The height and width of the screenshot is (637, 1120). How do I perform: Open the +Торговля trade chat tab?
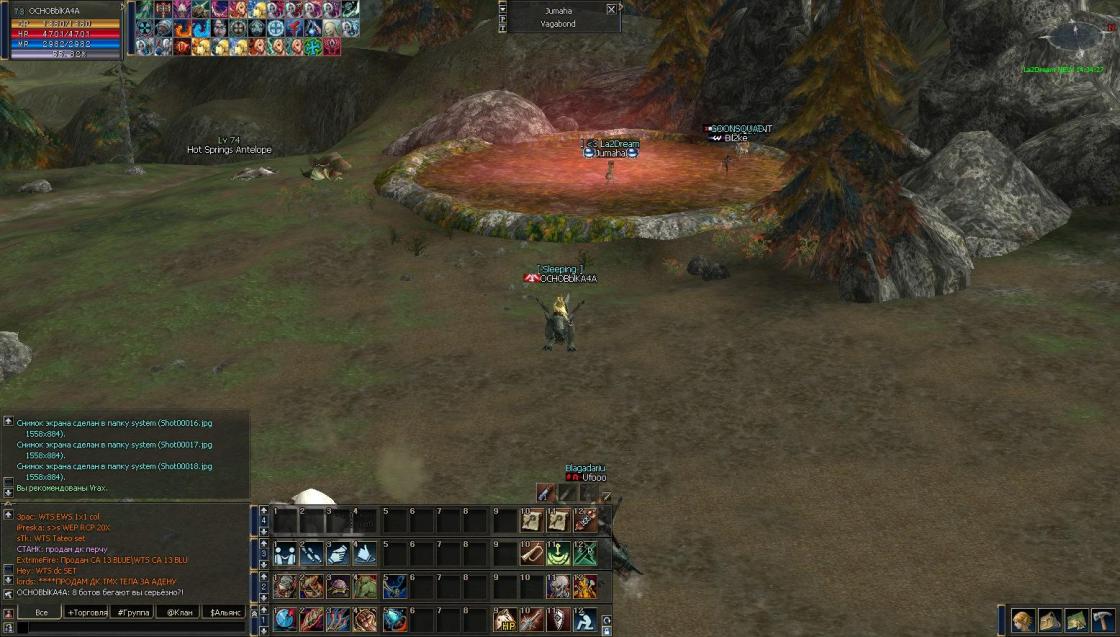[88, 612]
